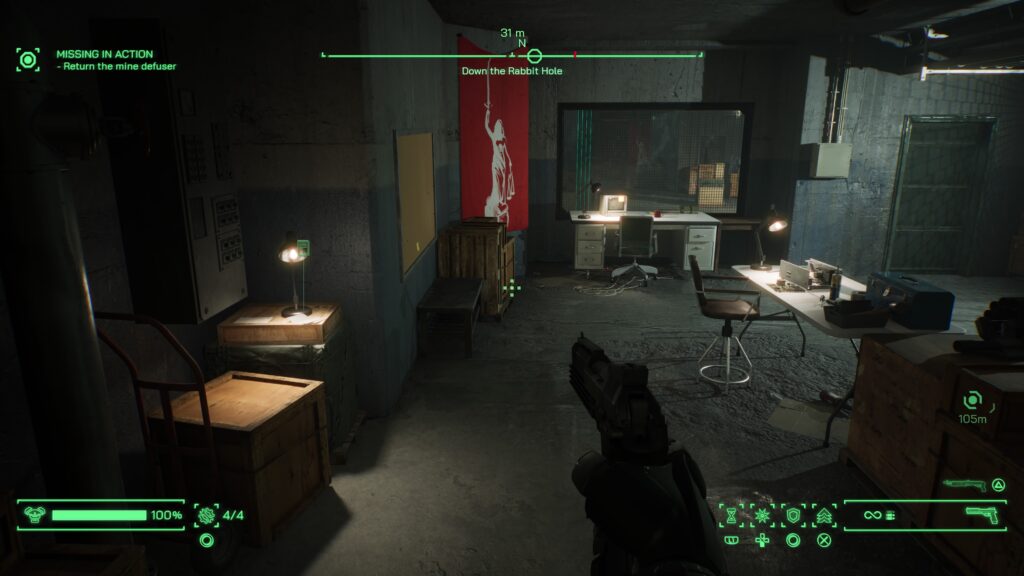
Task: Open the Missing in Action objective tracker
Action: 105,54
